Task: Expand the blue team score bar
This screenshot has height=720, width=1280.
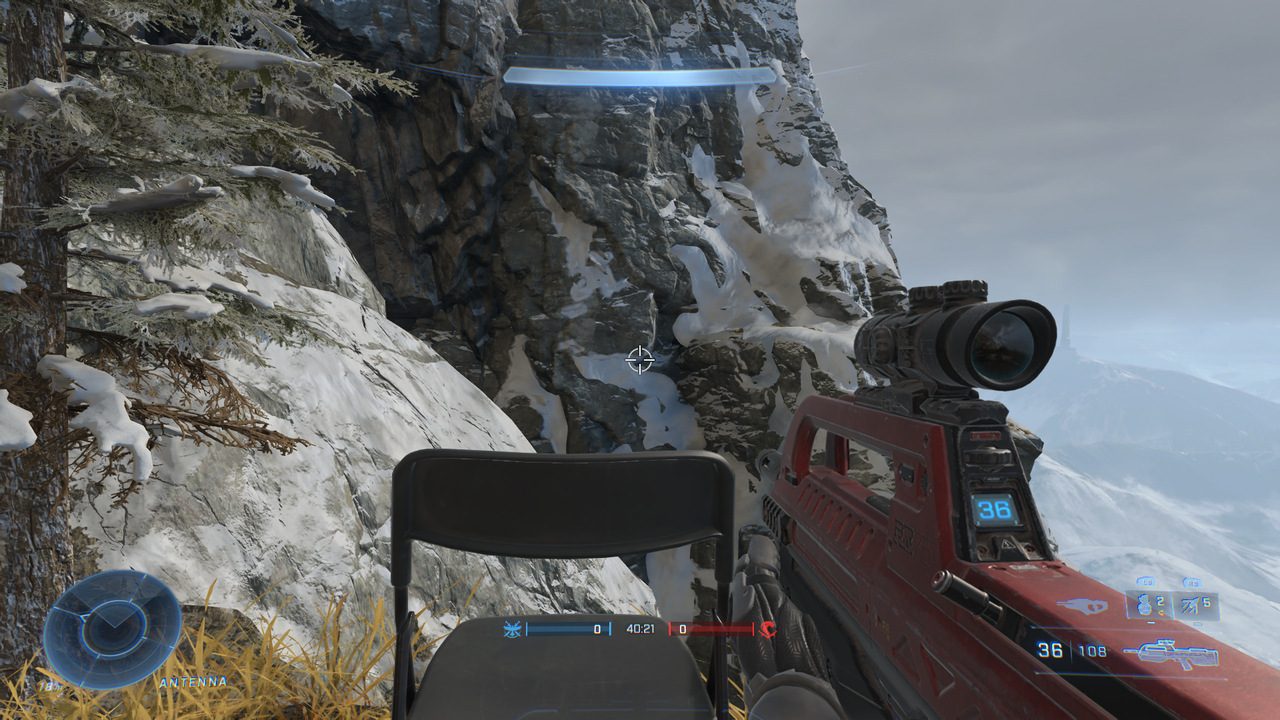Action: [567, 629]
